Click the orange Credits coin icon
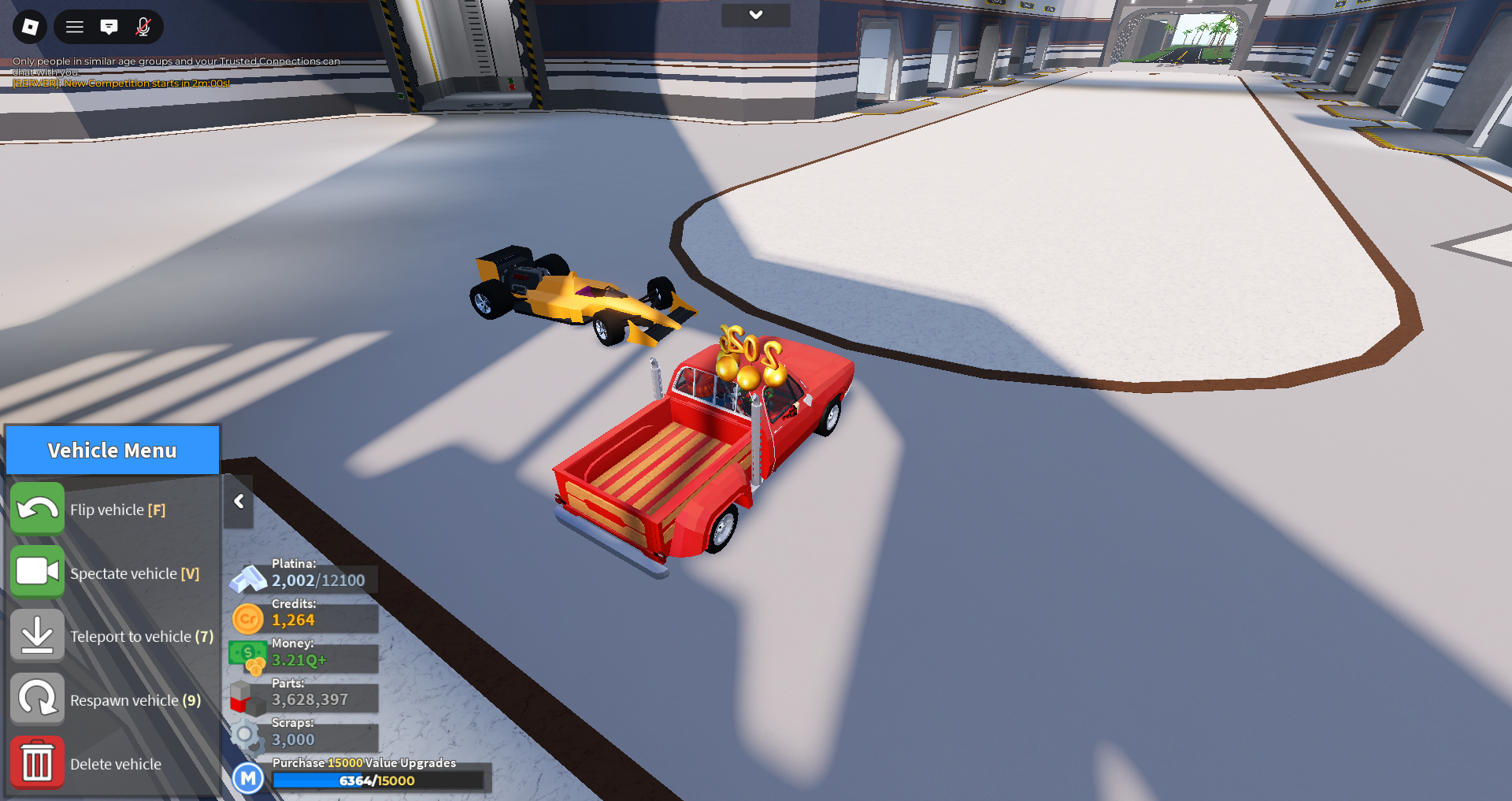The width and height of the screenshot is (1512, 801). (248, 619)
